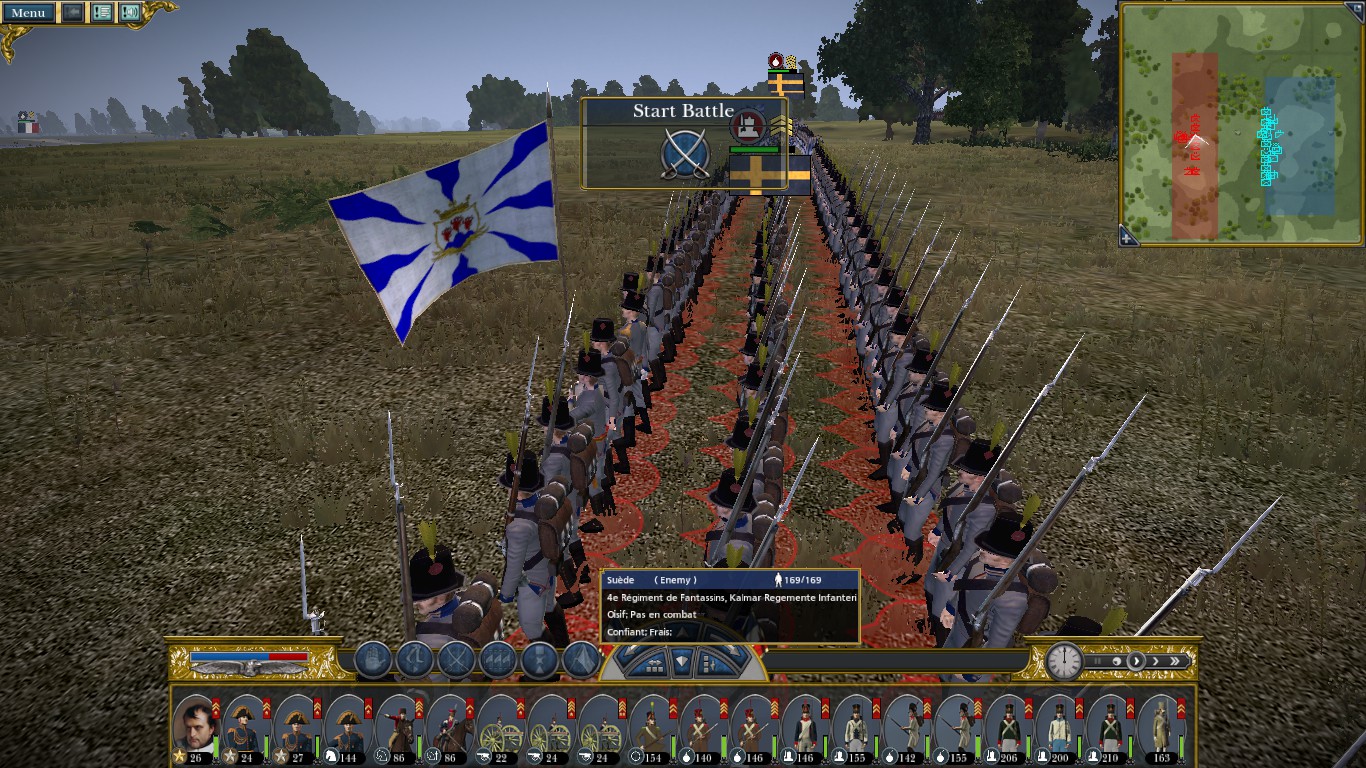Select the last unit card showing 163
This screenshot has height=768, width=1366.
pyautogui.click(x=1160, y=724)
